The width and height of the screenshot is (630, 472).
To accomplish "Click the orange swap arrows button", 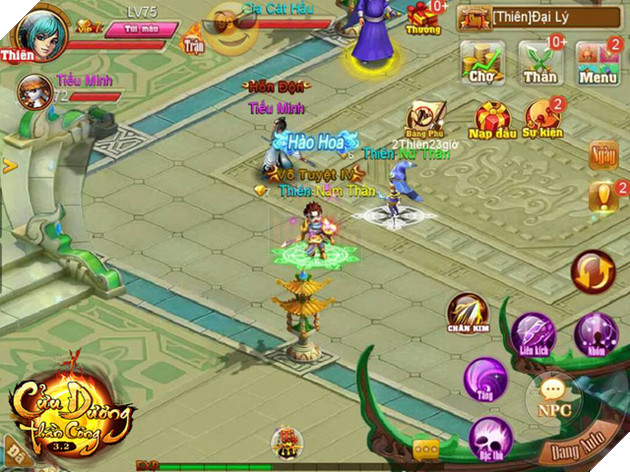I will point(592,272).
